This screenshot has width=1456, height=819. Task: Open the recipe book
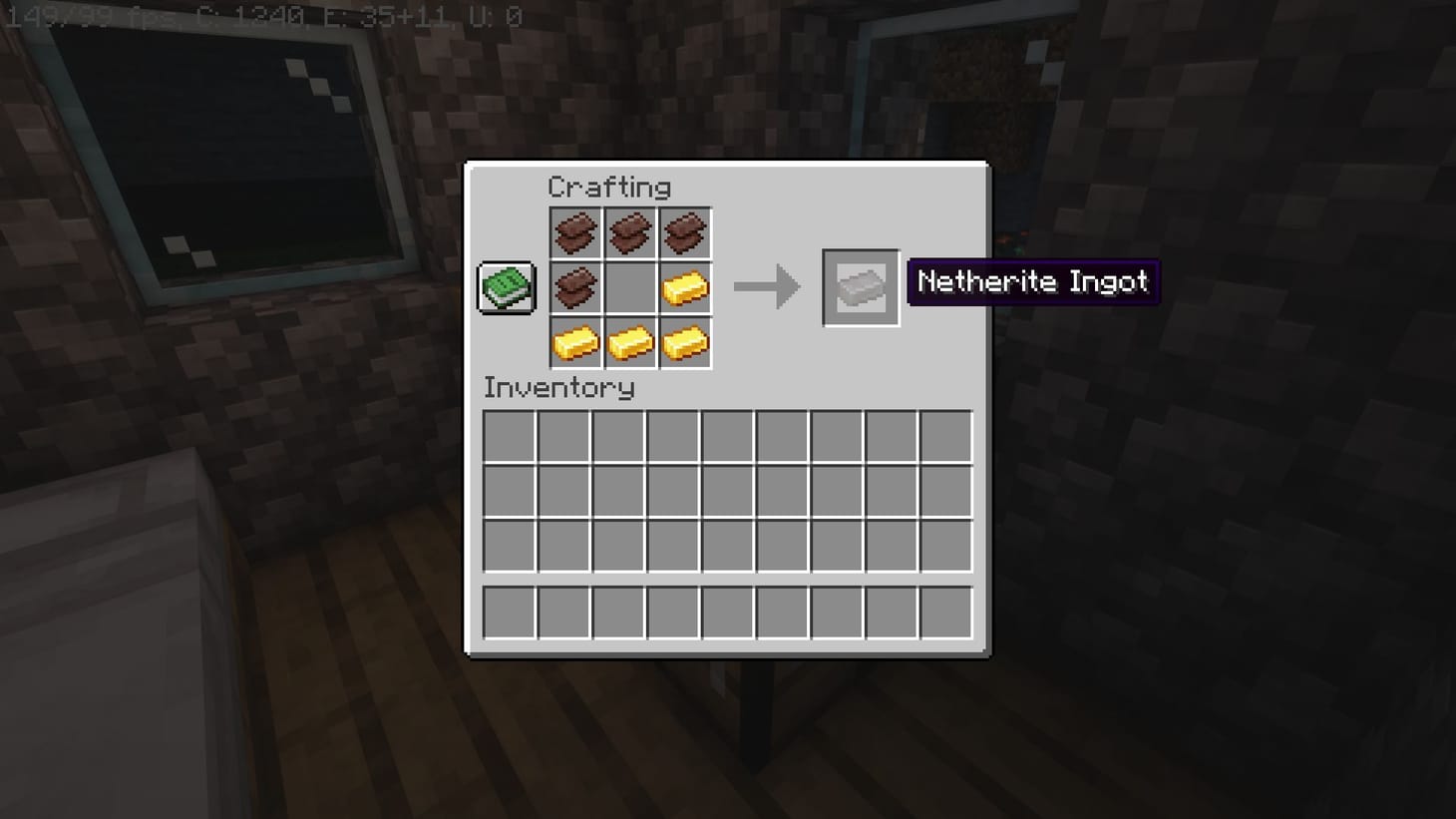506,287
